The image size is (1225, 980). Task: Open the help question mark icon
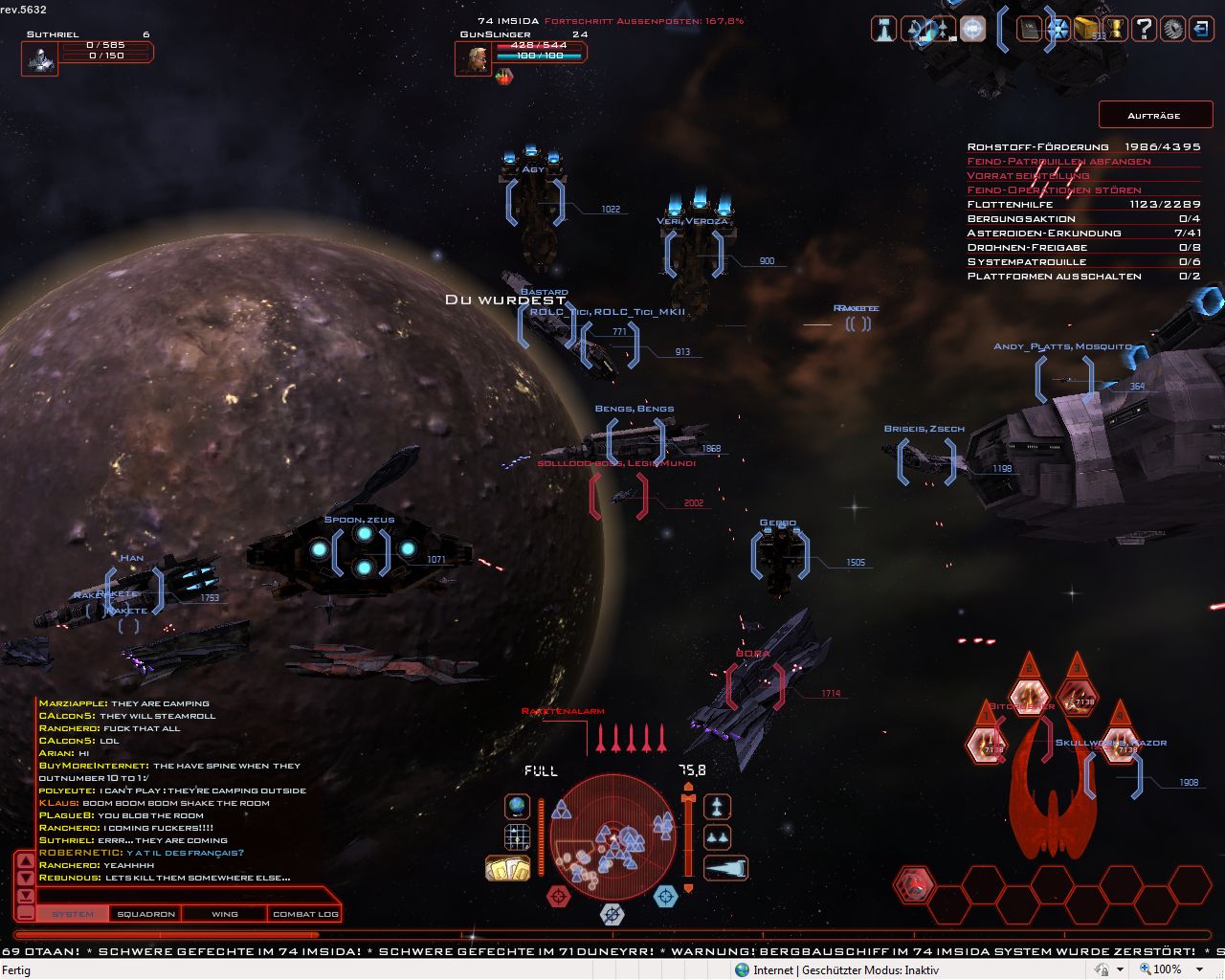[x=1144, y=30]
